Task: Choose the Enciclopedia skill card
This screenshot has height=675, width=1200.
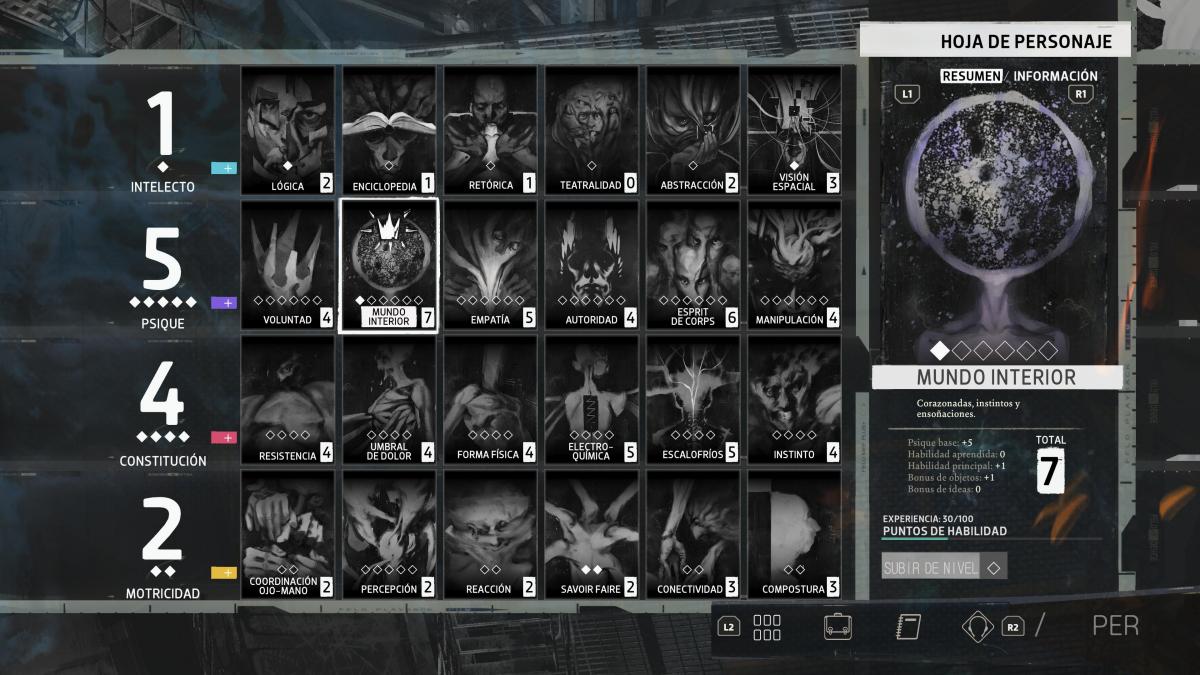Action: coord(389,131)
